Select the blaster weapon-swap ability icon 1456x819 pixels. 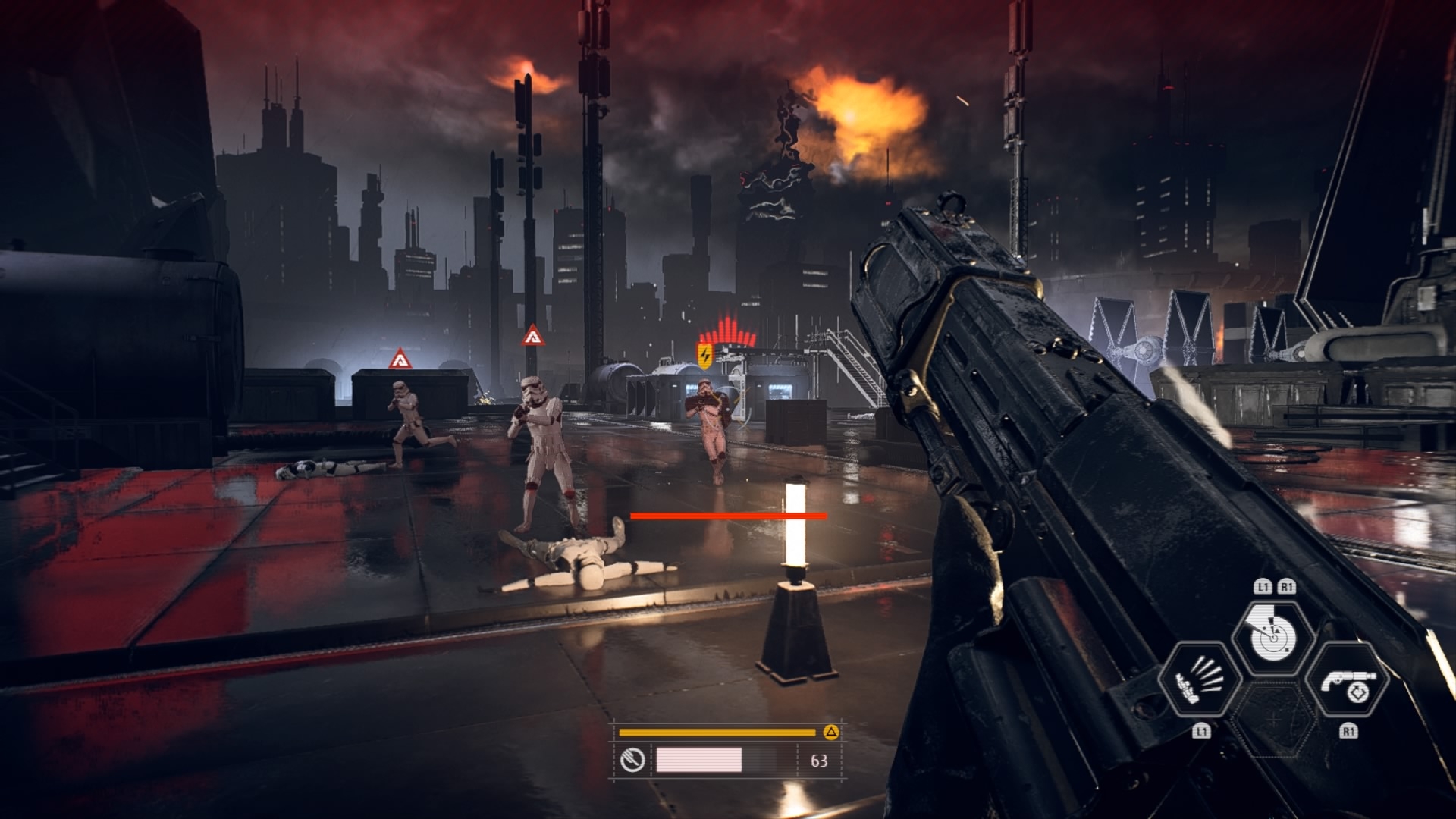(x=1348, y=680)
